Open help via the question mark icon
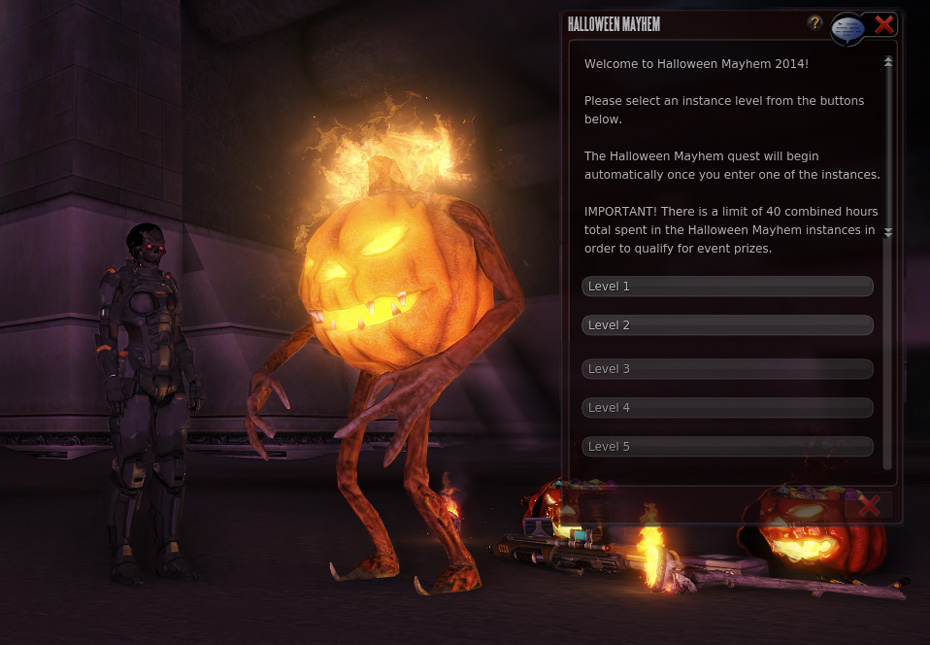This screenshot has height=645, width=930. (815, 23)
